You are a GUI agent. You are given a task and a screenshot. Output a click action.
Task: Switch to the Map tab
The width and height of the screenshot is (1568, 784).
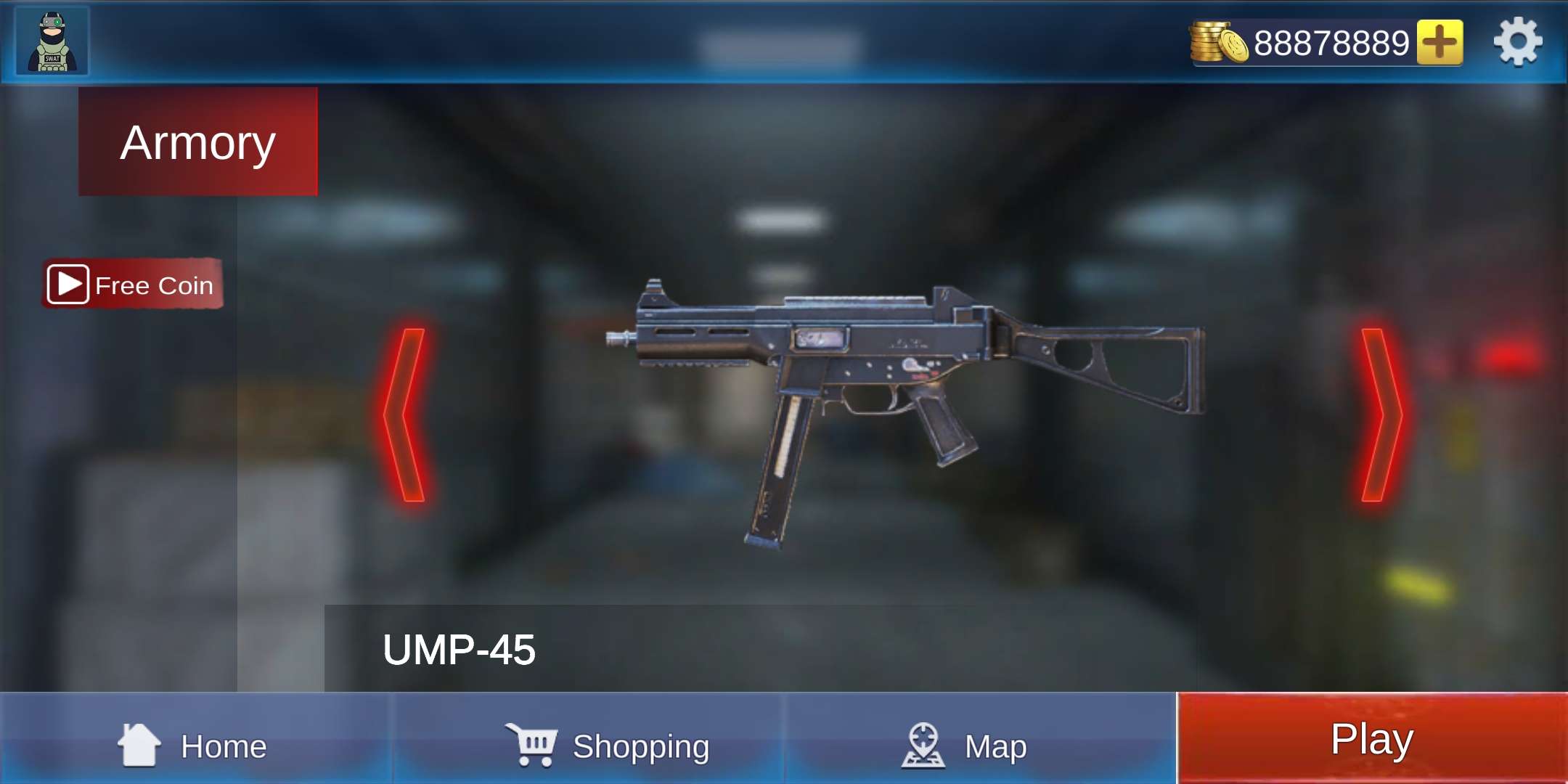coord(965,744)
